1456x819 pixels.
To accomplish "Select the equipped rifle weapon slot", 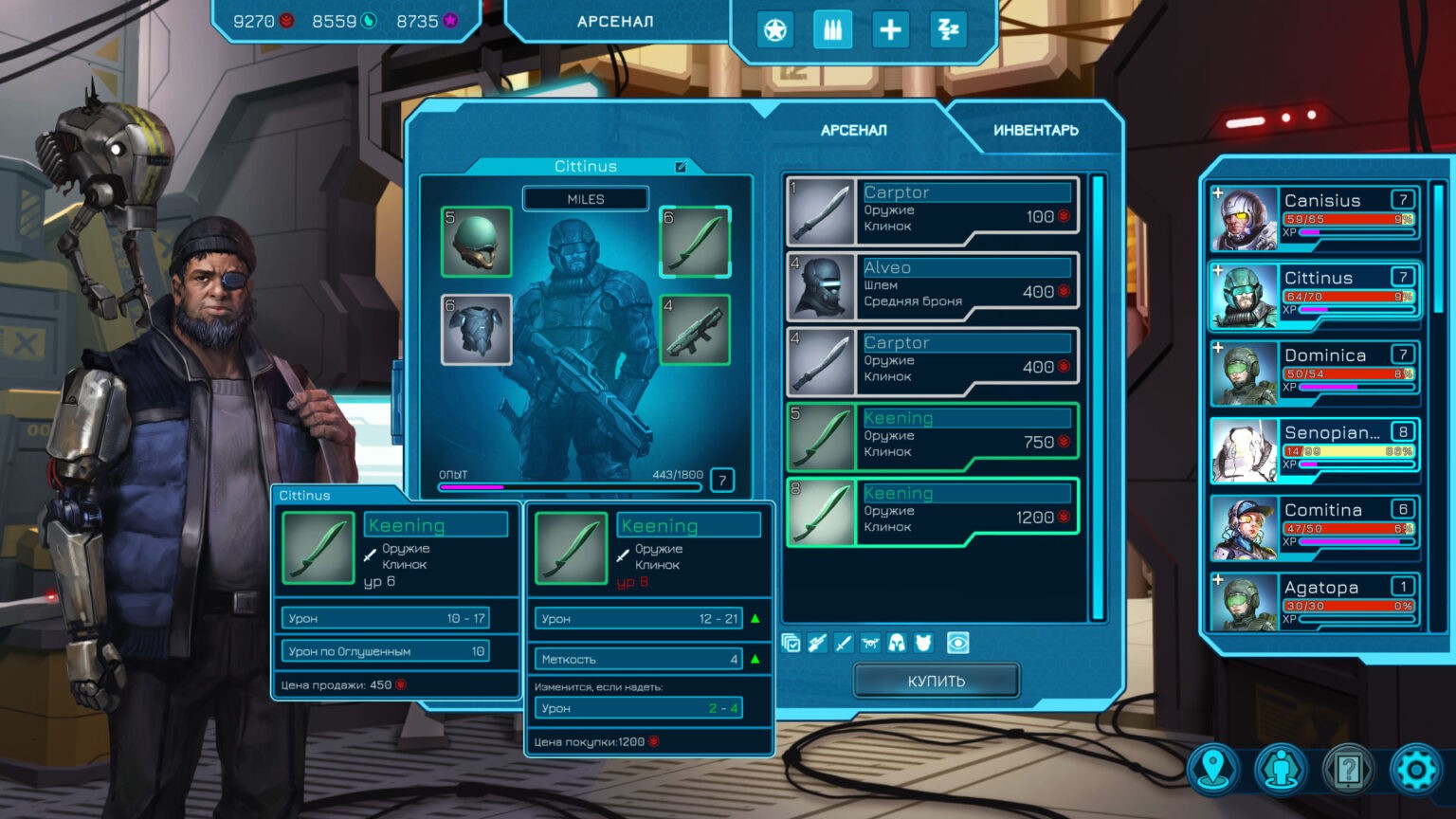I will (695, 330).
